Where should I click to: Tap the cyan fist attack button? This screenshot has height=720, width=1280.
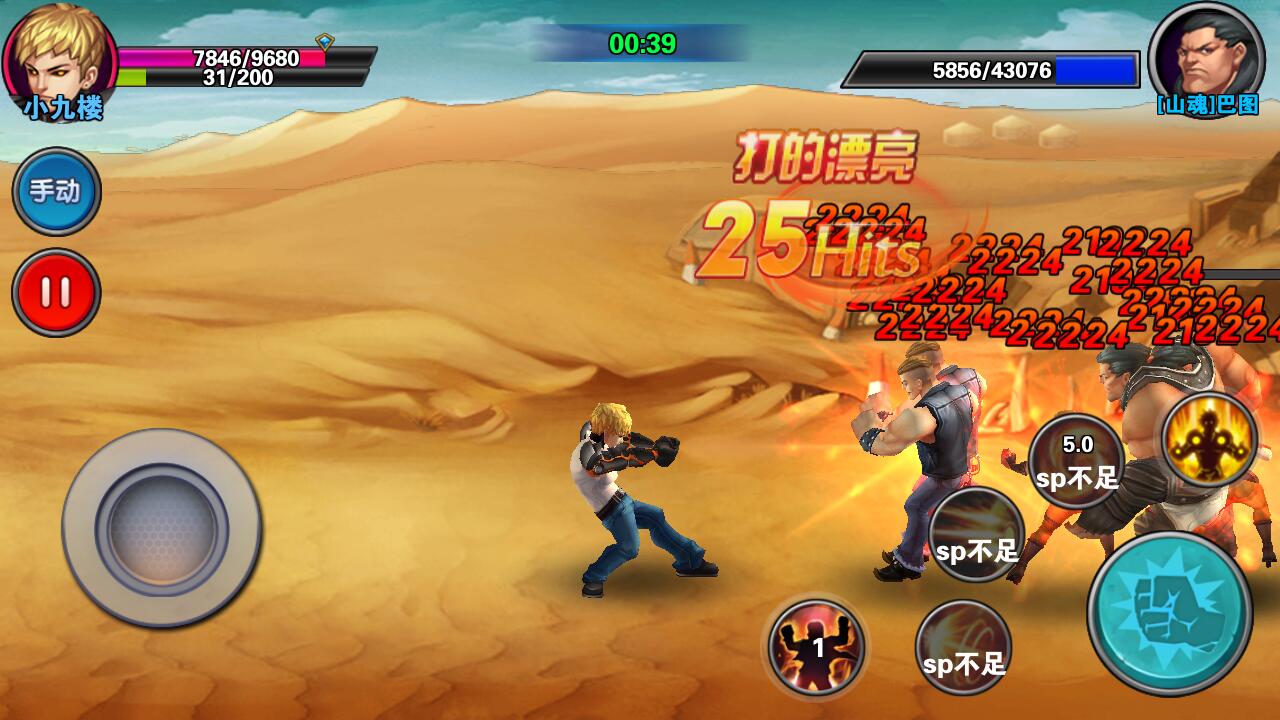pyautogui.click(x=1169, y=613)
